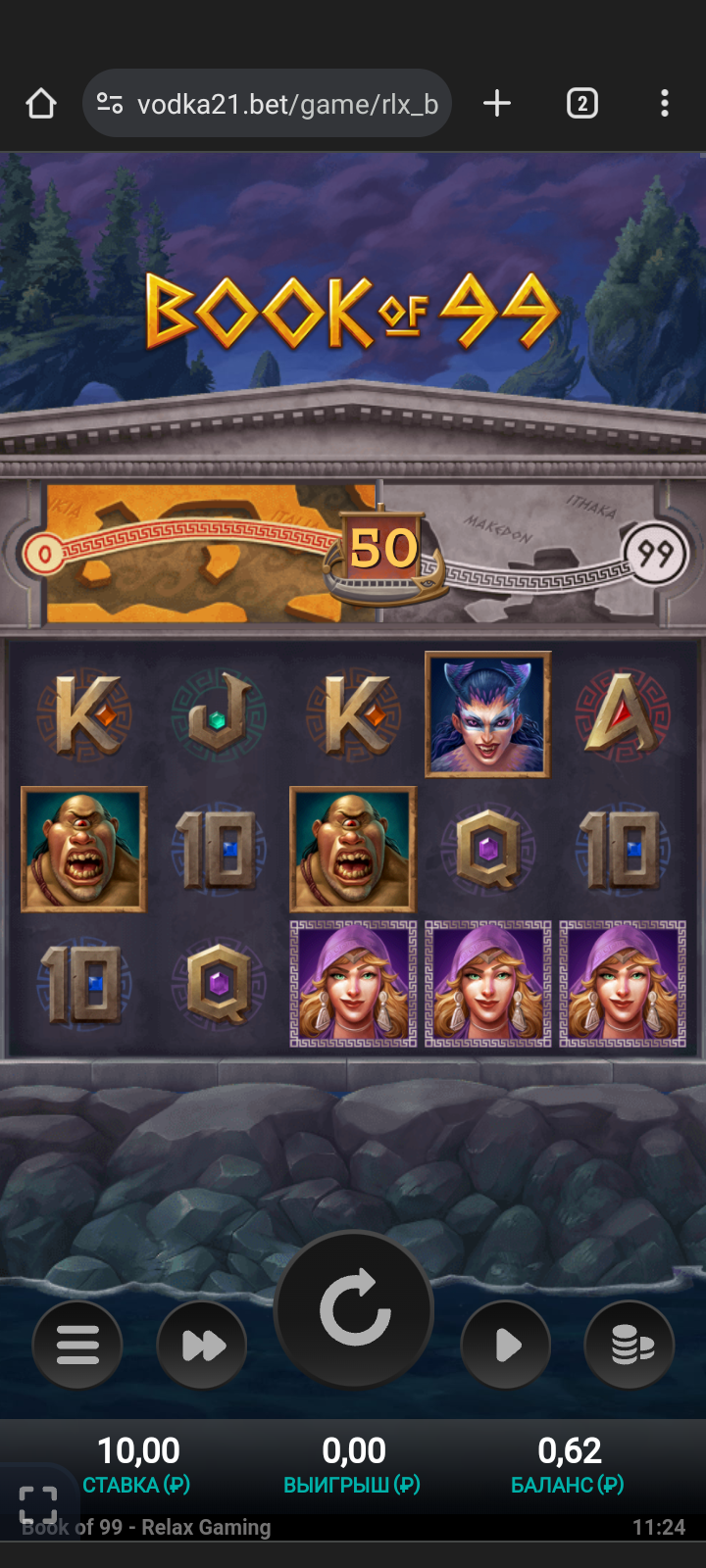The image size is (706, 1568).
Task: Toggle fullscreen with the corner brackets icon
Action: [38, 1504]
